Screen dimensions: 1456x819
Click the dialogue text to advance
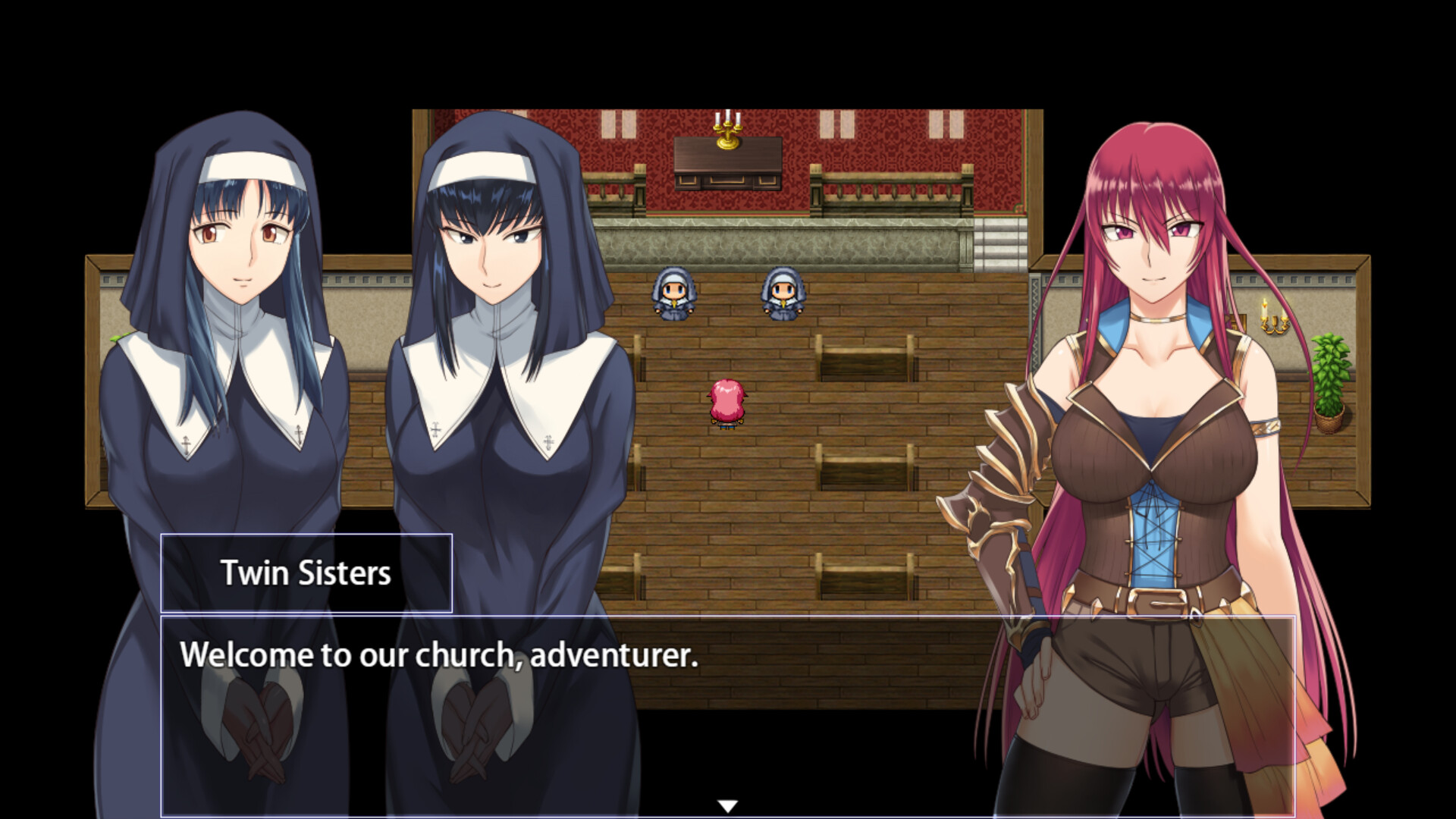point(438,655)
